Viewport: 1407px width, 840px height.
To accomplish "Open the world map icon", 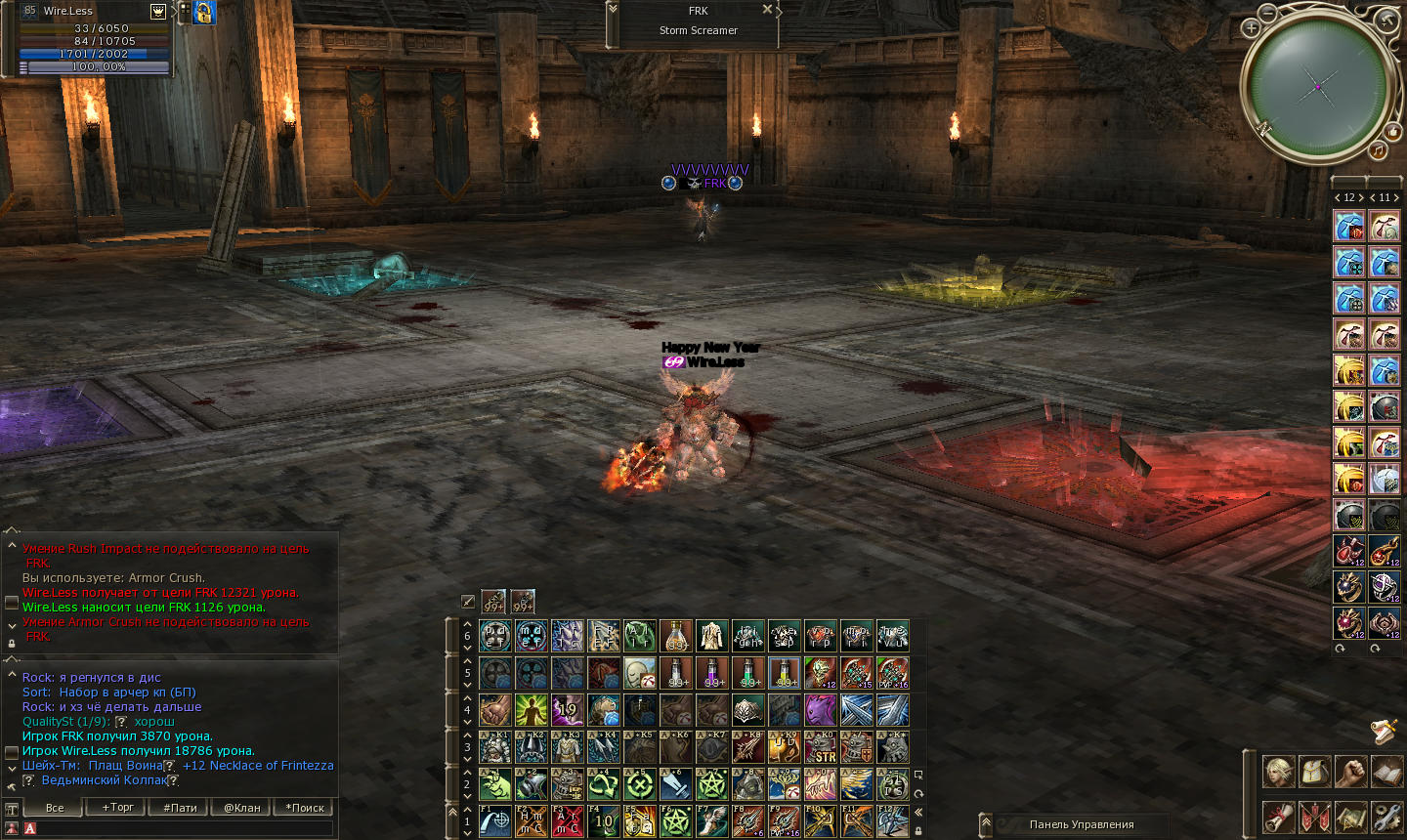I will pyautogui.click(x=1351, y=816).
